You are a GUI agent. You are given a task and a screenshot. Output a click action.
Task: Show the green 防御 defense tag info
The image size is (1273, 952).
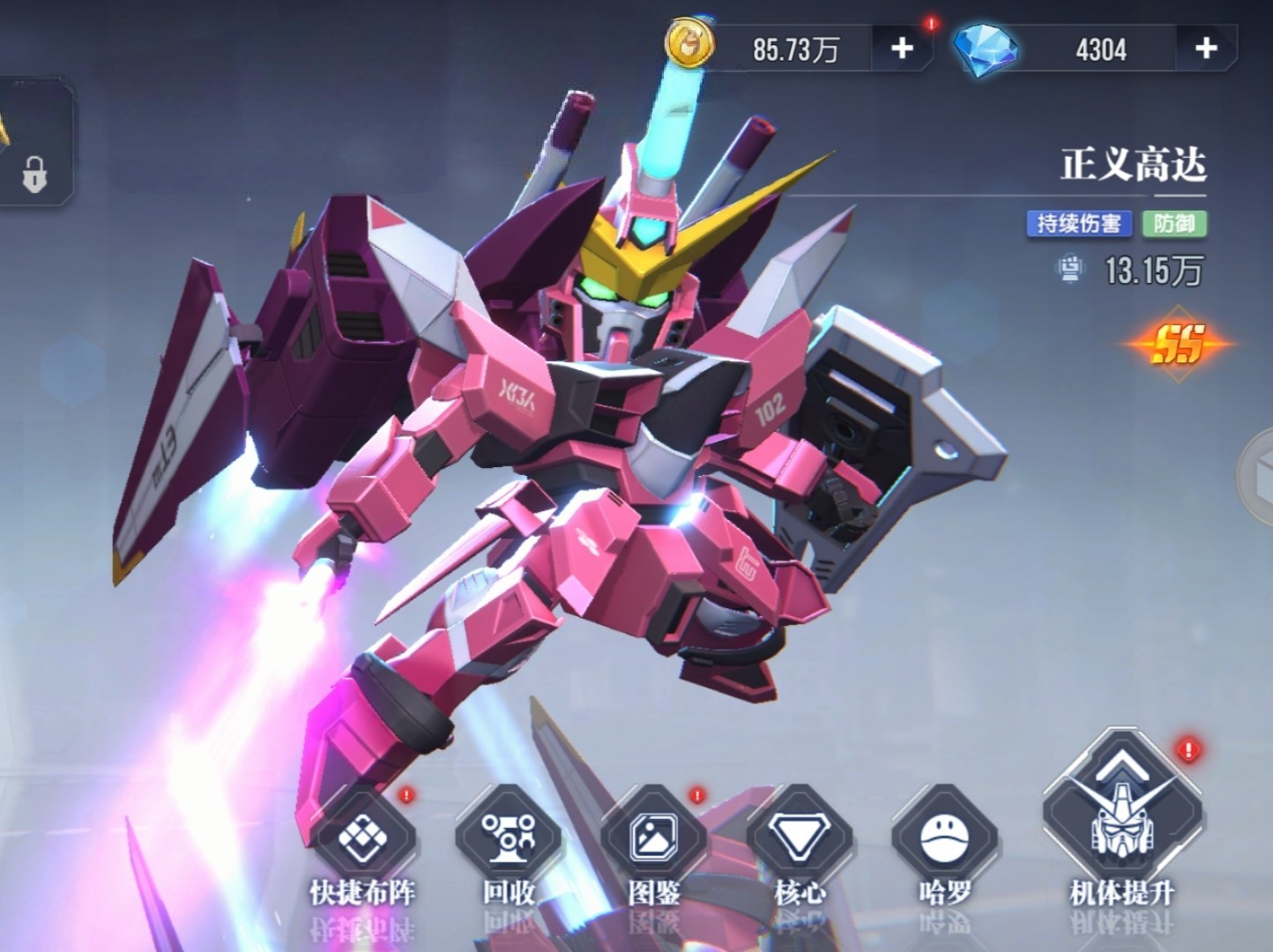click(1174, 223)
